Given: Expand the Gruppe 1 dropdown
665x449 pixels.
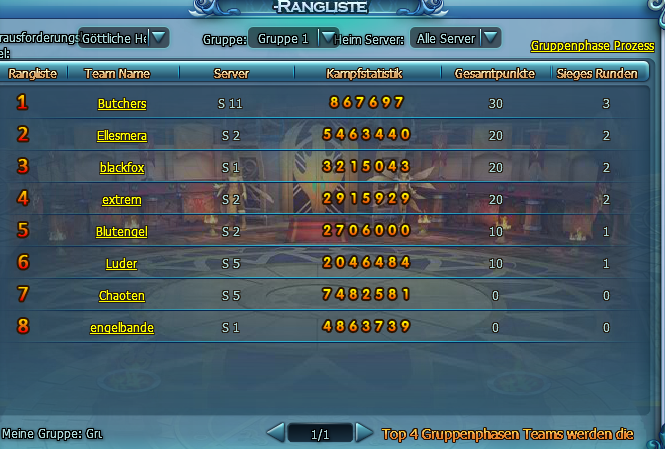Looking at the screenshot, I should [328, 38].
